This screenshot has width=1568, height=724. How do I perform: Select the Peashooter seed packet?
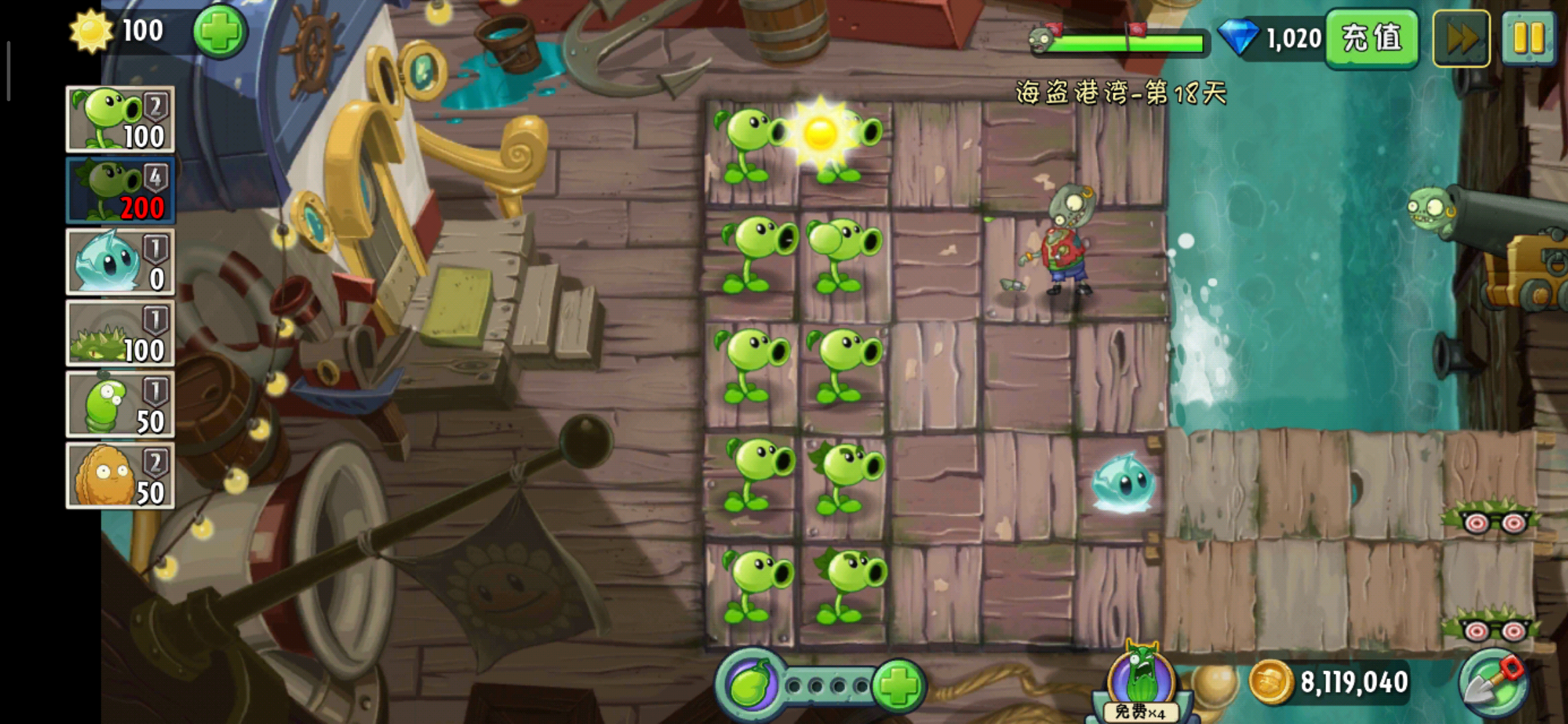[x=120, y=119]
